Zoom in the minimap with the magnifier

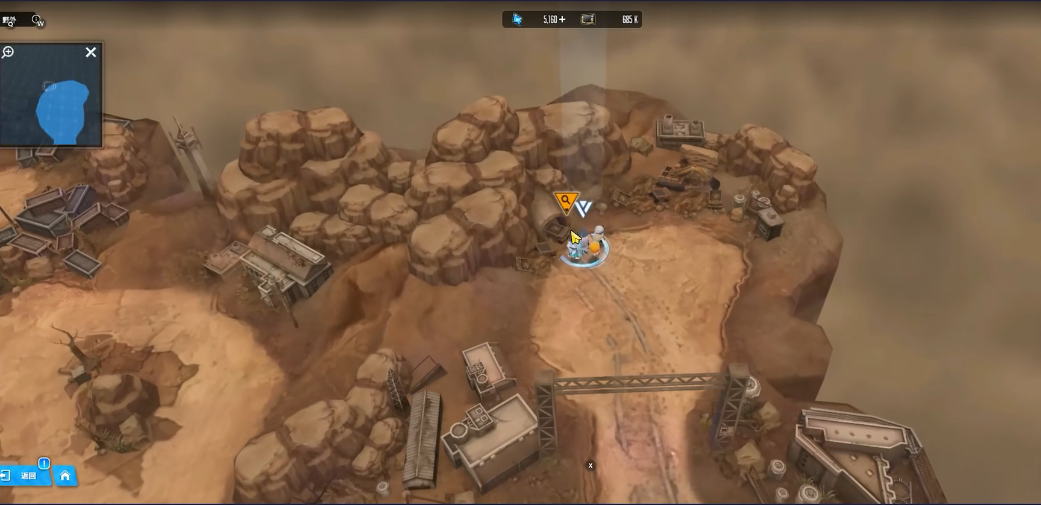[8, 52]
